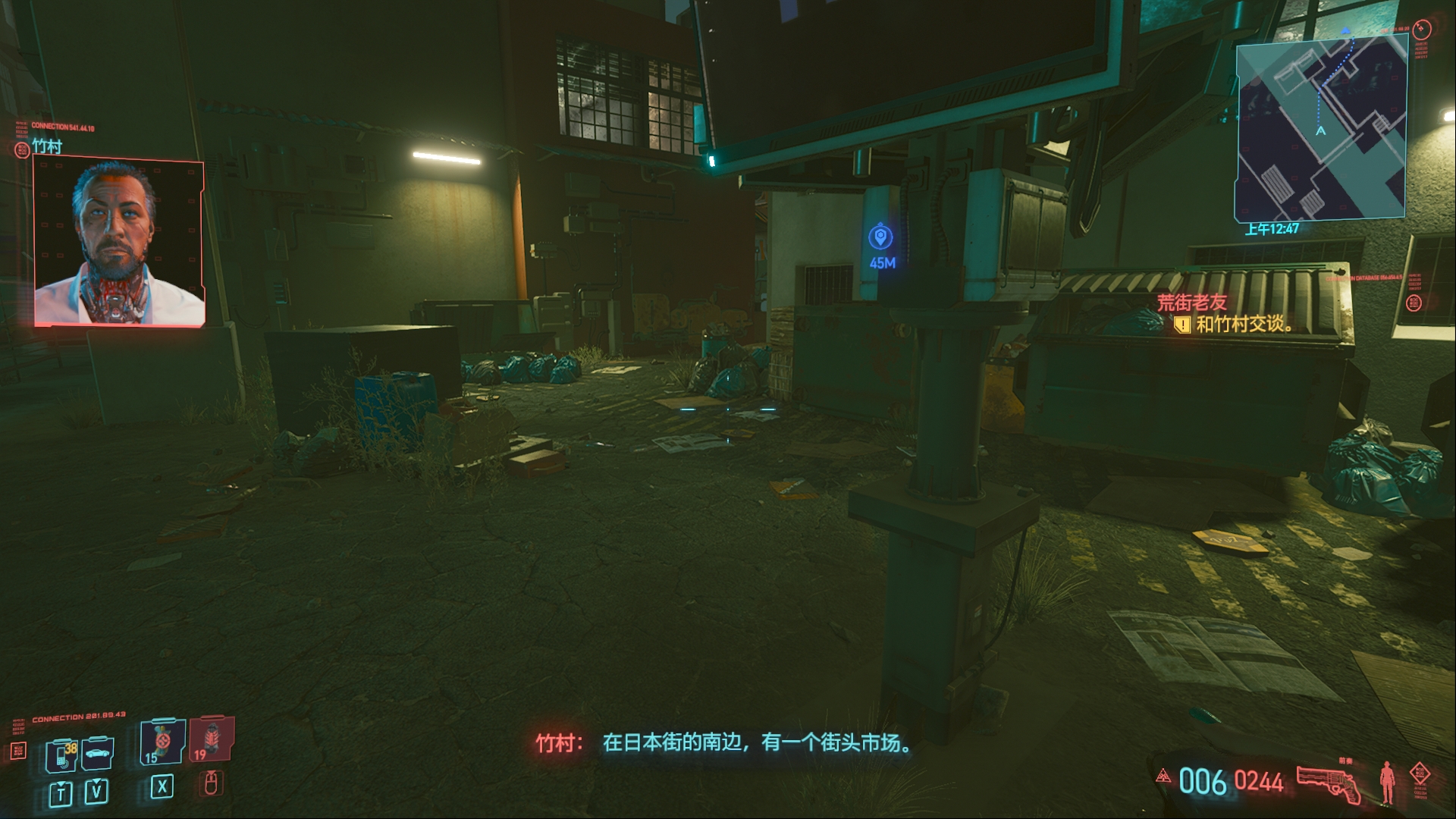Click the T keybind icon
Image resolution: width=1456 pixels, height=819 pixels.
60,794
